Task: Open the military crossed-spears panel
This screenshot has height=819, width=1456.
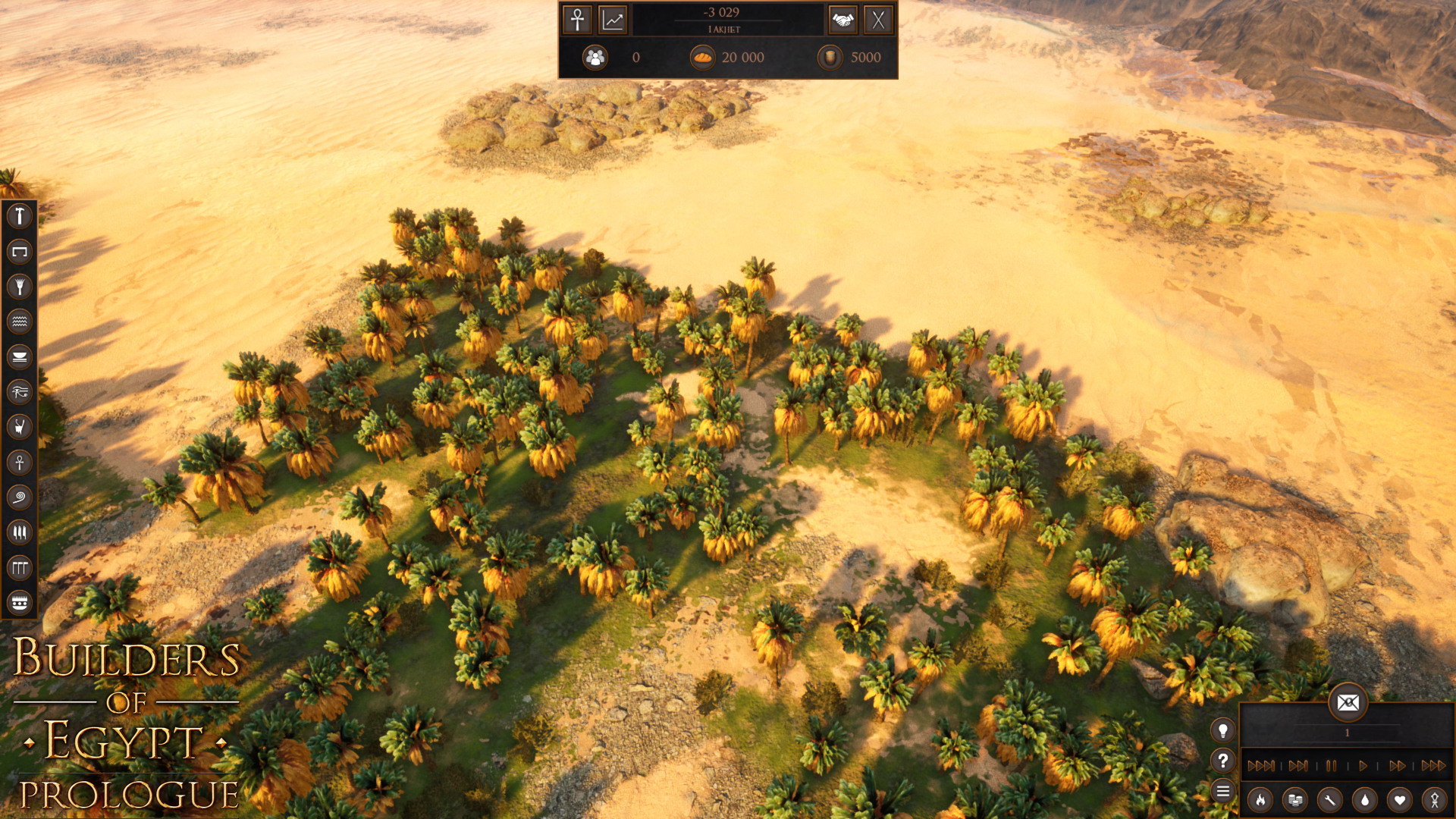Action: coord(880,20)
